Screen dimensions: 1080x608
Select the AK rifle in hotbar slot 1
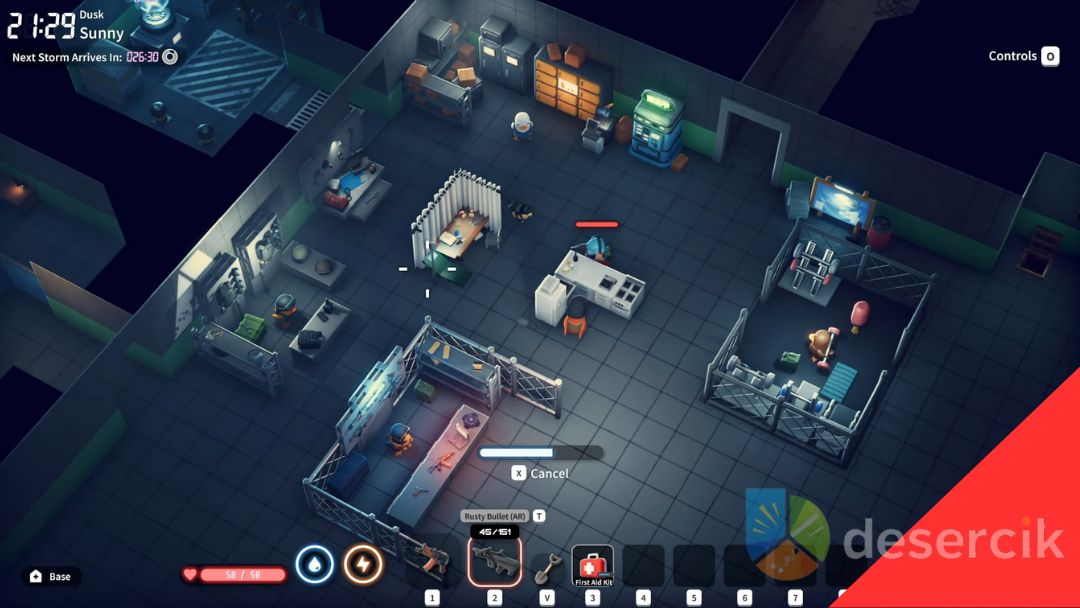point(433,562)
